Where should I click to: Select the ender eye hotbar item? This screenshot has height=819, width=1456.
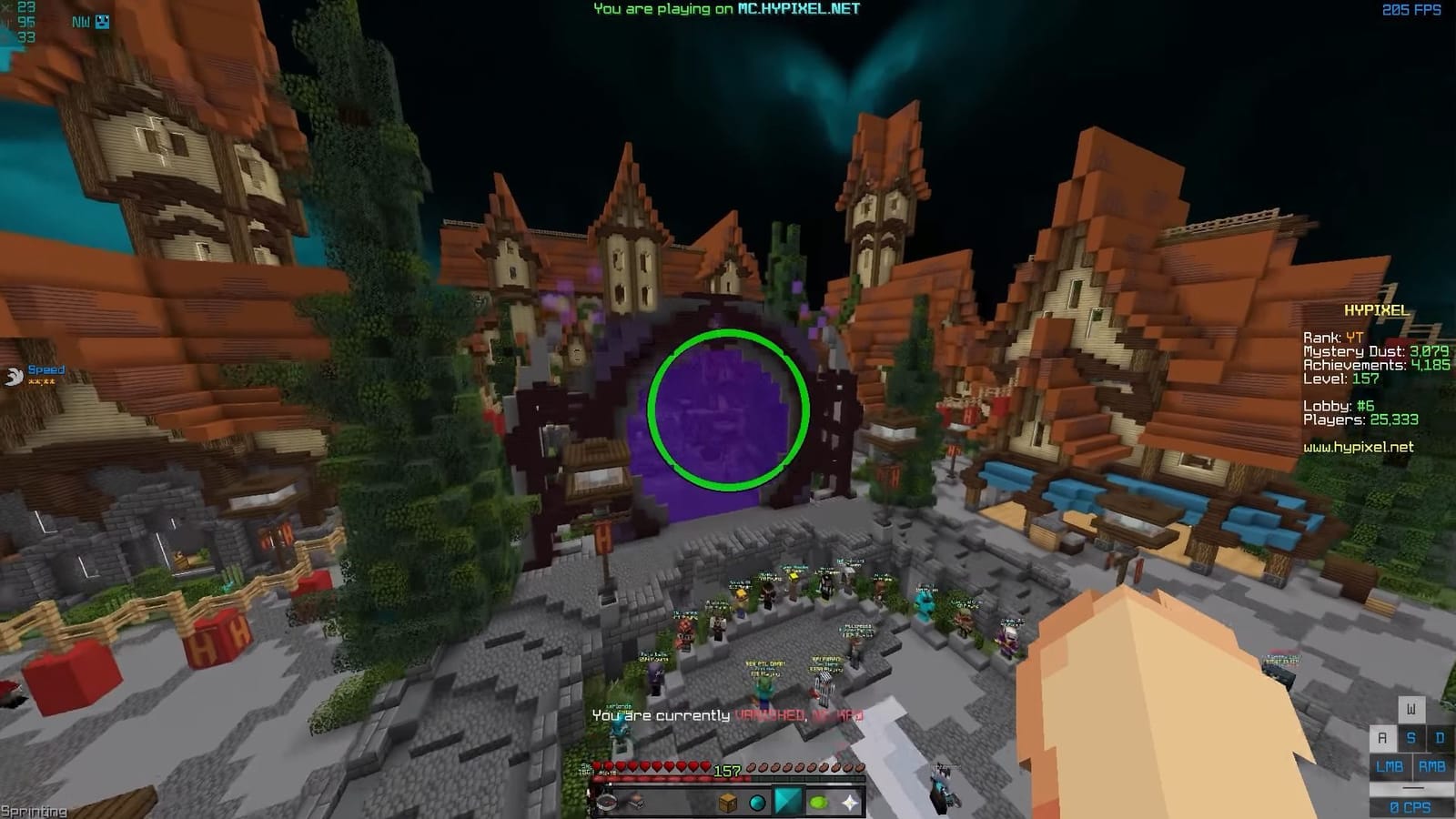756,803
